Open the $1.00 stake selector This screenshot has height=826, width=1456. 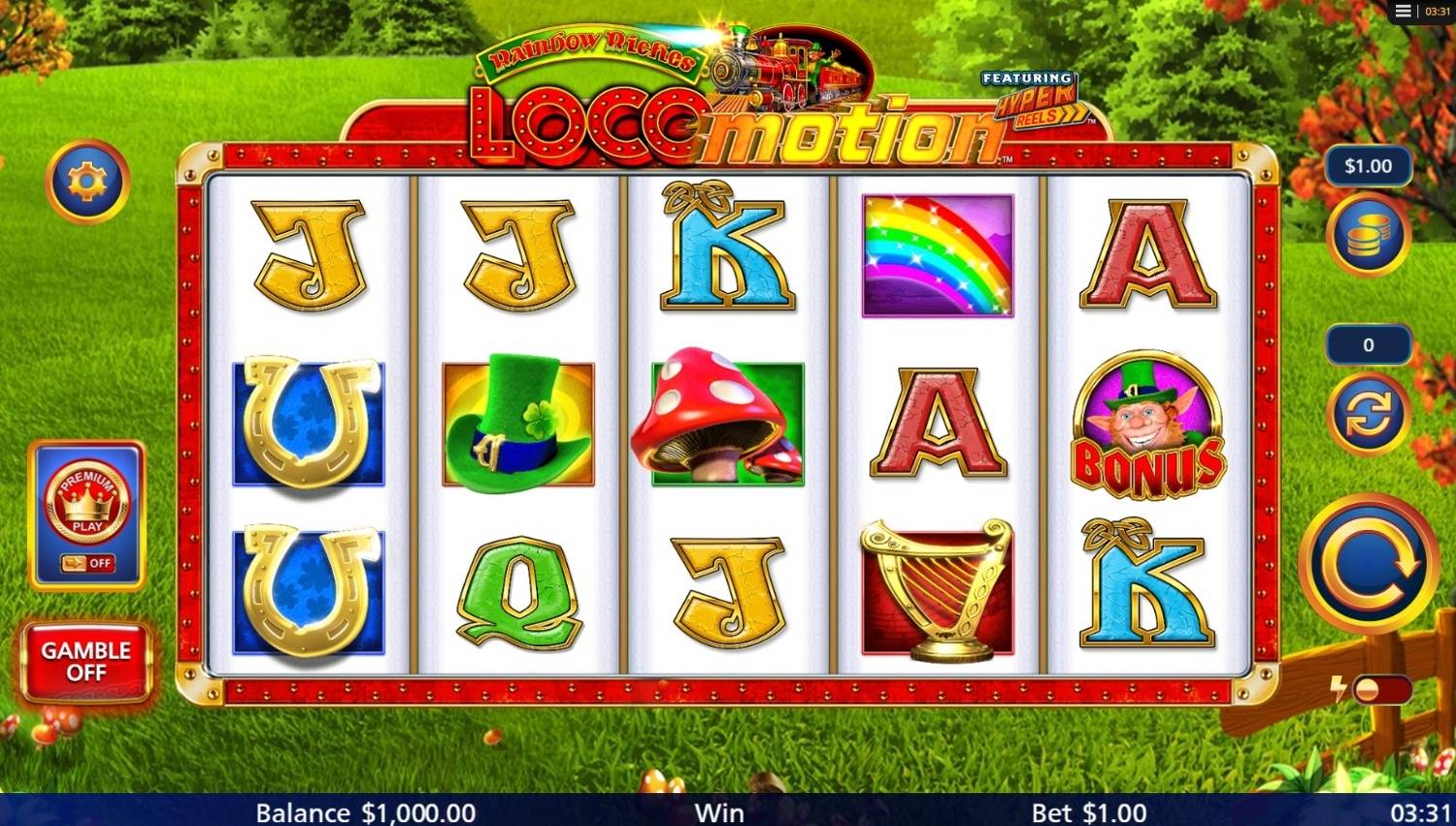(1369, 166)
